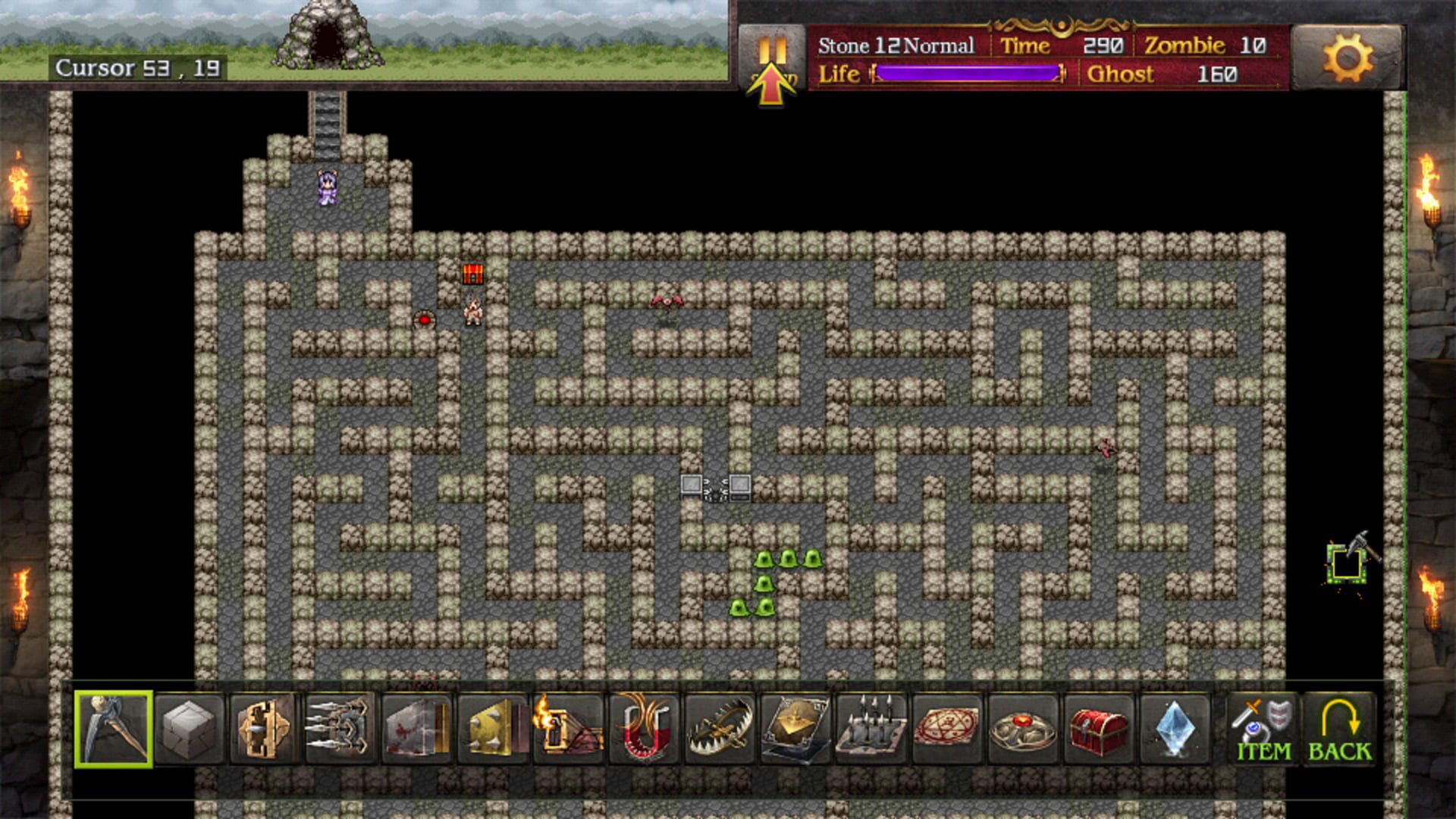Toggle the game pause button
The image size is (1456, 819).
(x=773, y=45)
